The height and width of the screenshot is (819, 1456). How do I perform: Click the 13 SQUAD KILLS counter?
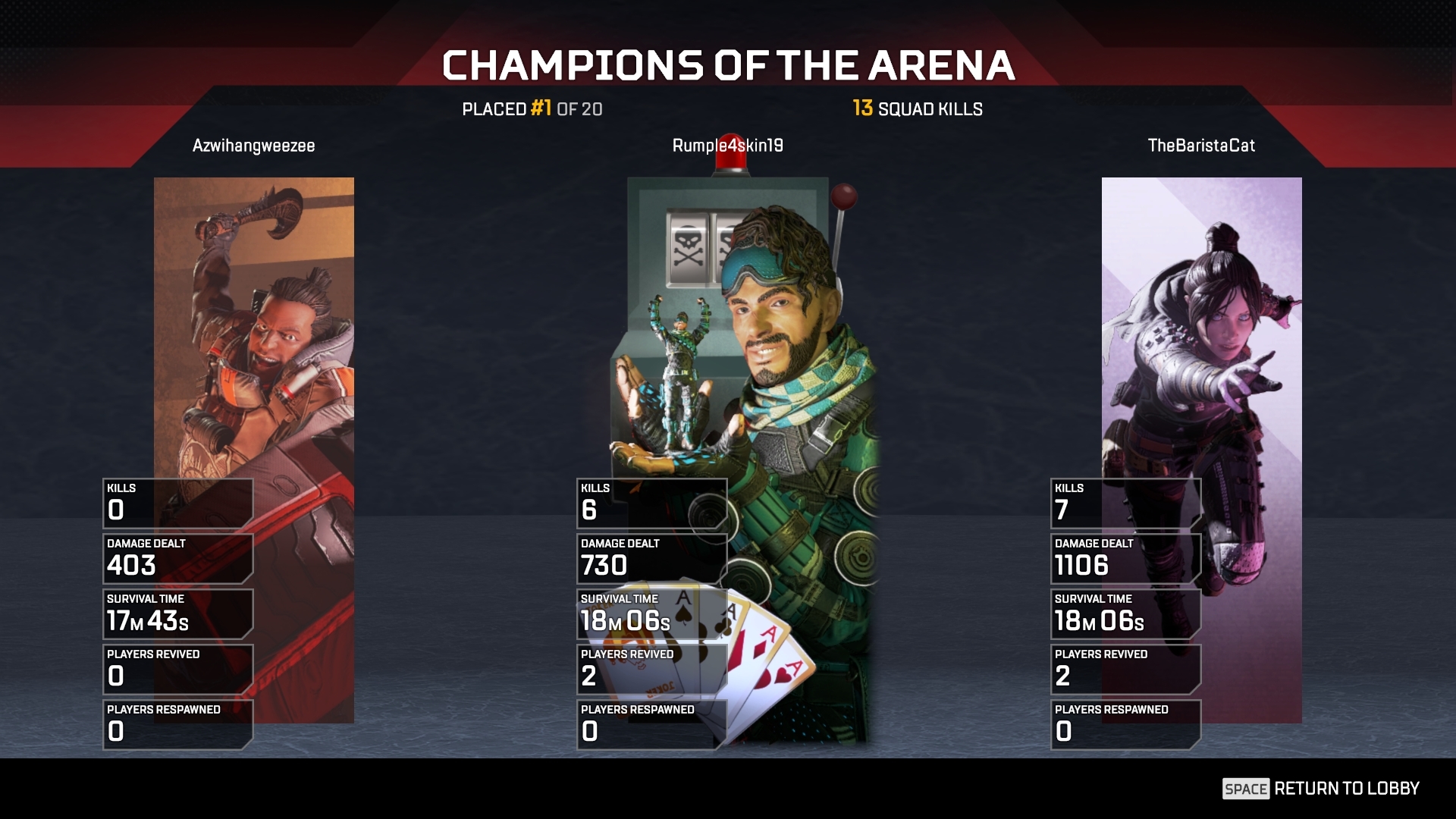pyautogui.click(x=916, y=109)
